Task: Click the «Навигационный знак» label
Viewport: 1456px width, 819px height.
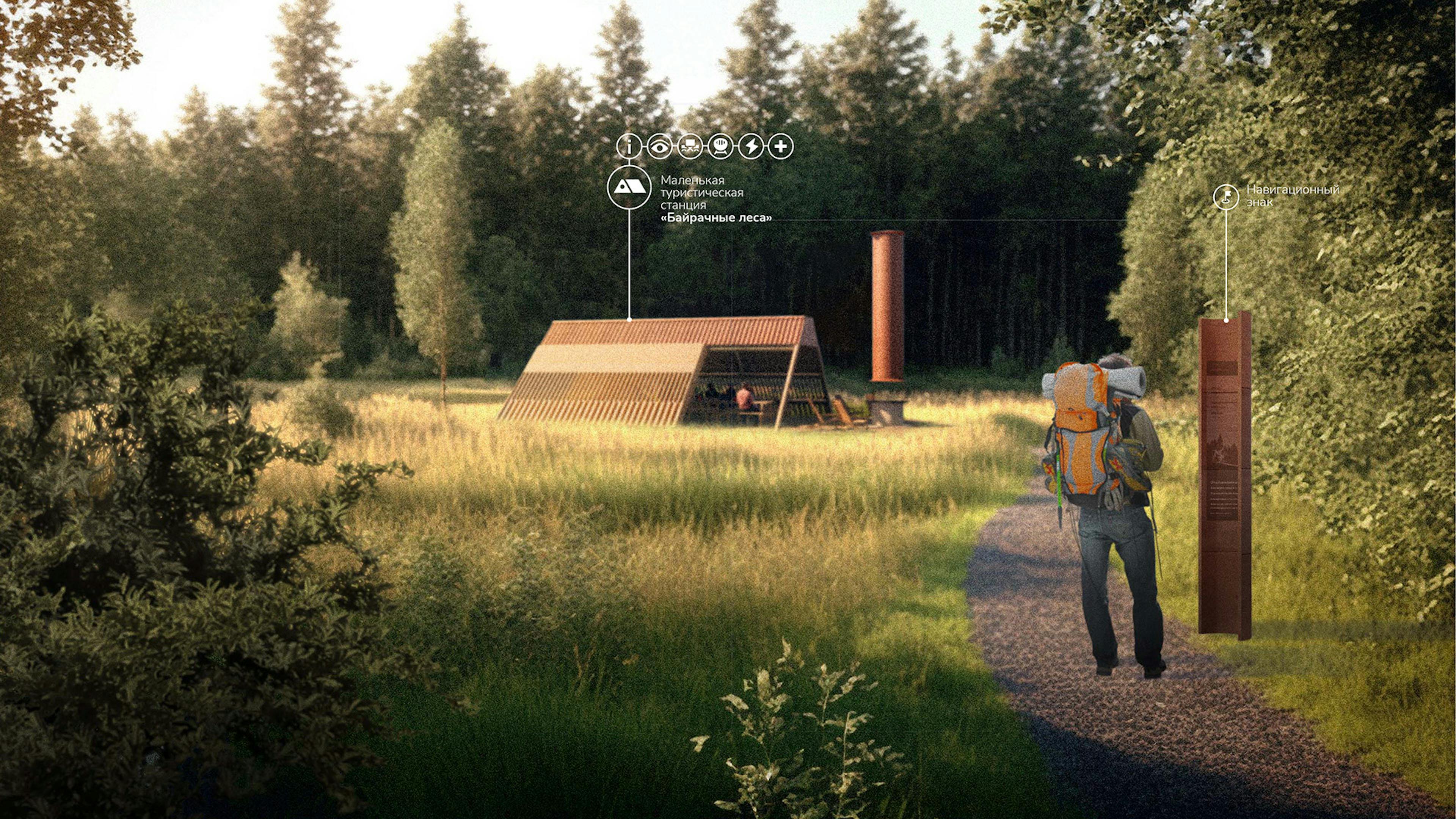Action: tap(1293, 196)
